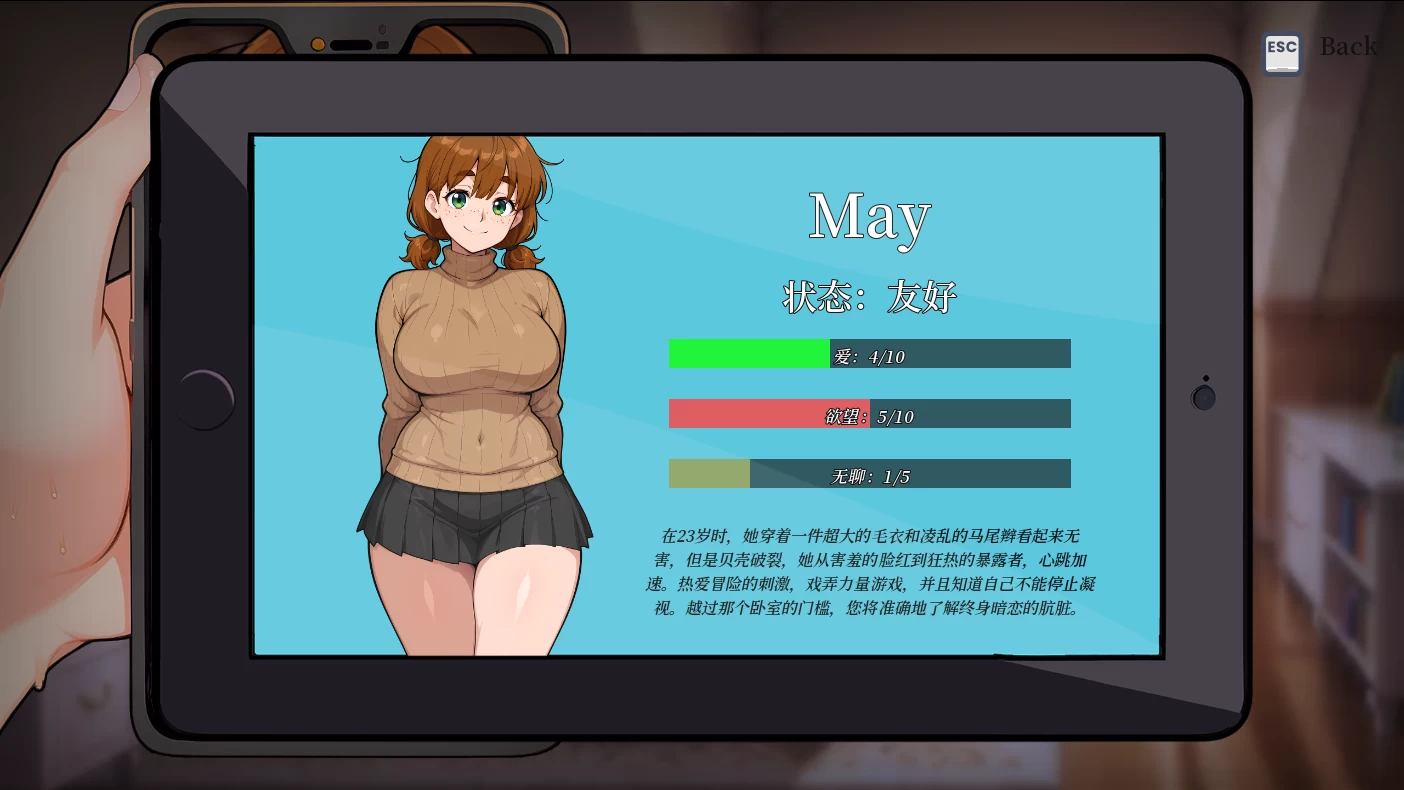The width and height of the screenshot is (1404, 790).
Task: Click the Back label
Action: 1348,45
